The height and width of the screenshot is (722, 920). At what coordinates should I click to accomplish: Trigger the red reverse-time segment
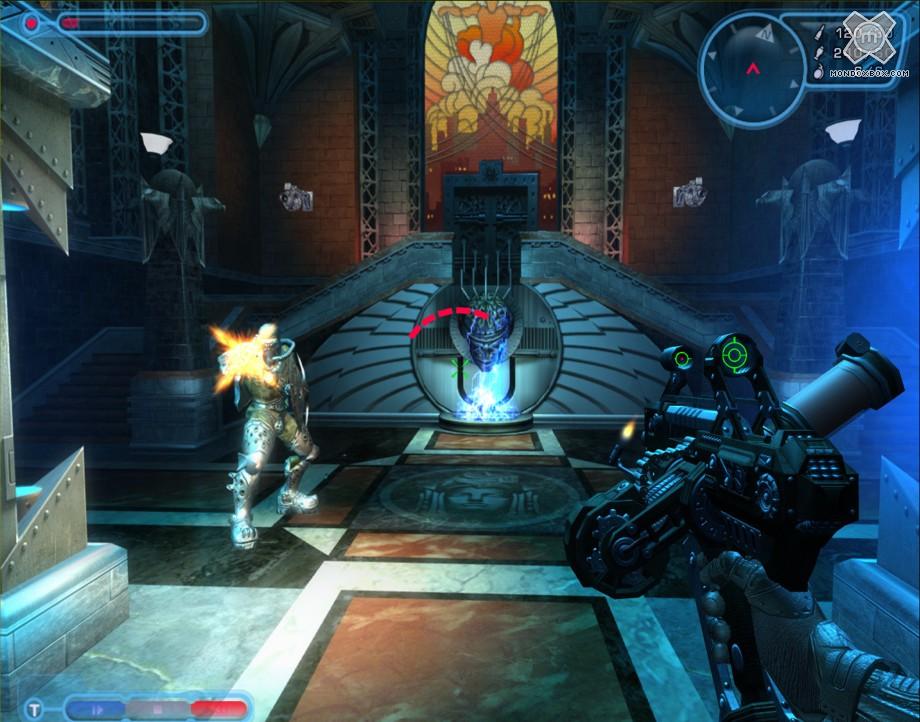click(218, 709)
